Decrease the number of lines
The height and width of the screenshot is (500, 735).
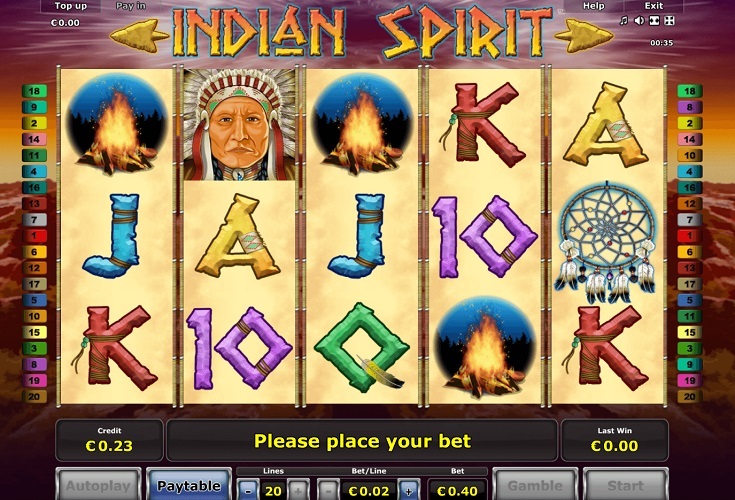pos(247,491)
